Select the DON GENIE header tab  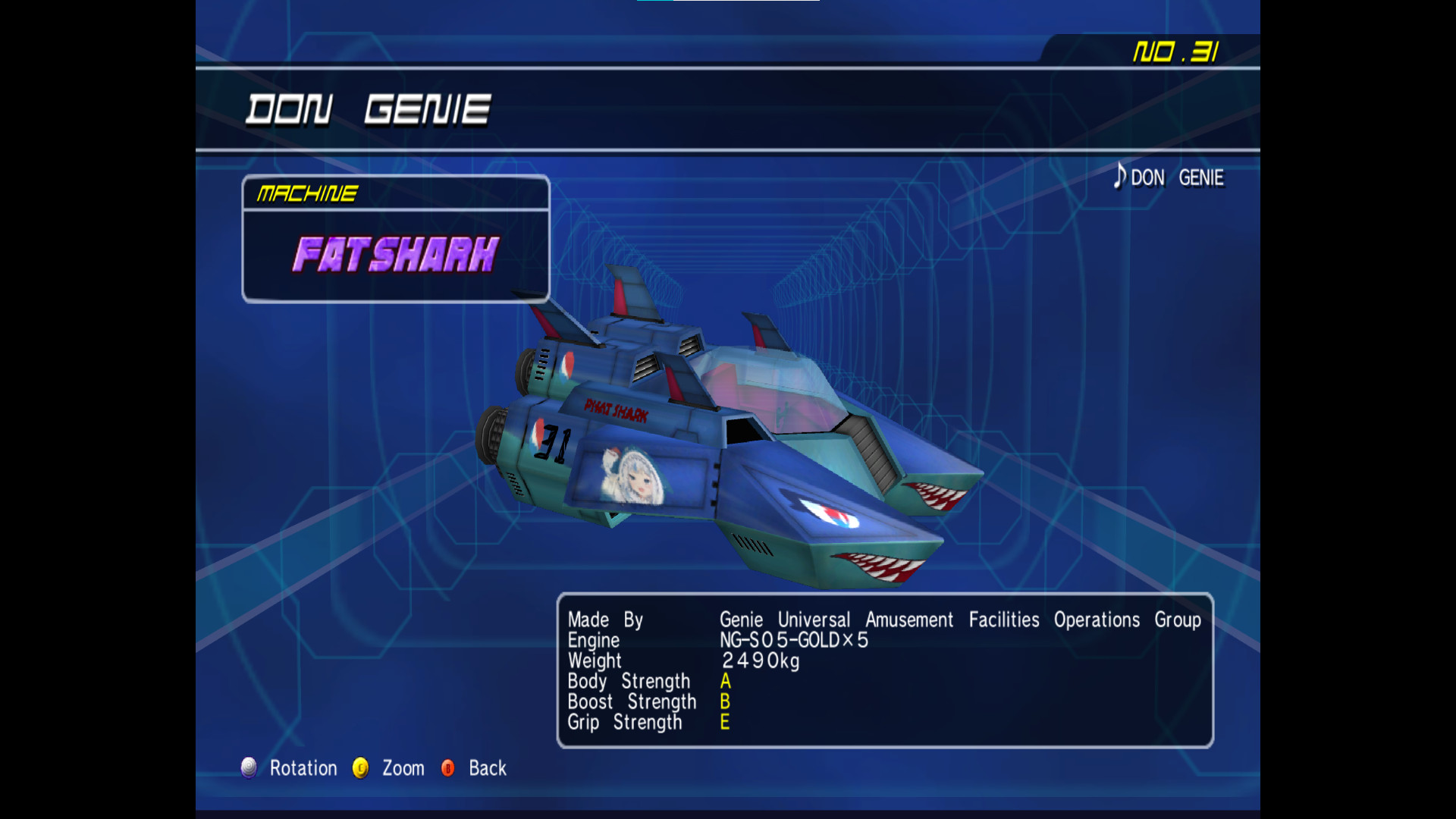(369, 108)
